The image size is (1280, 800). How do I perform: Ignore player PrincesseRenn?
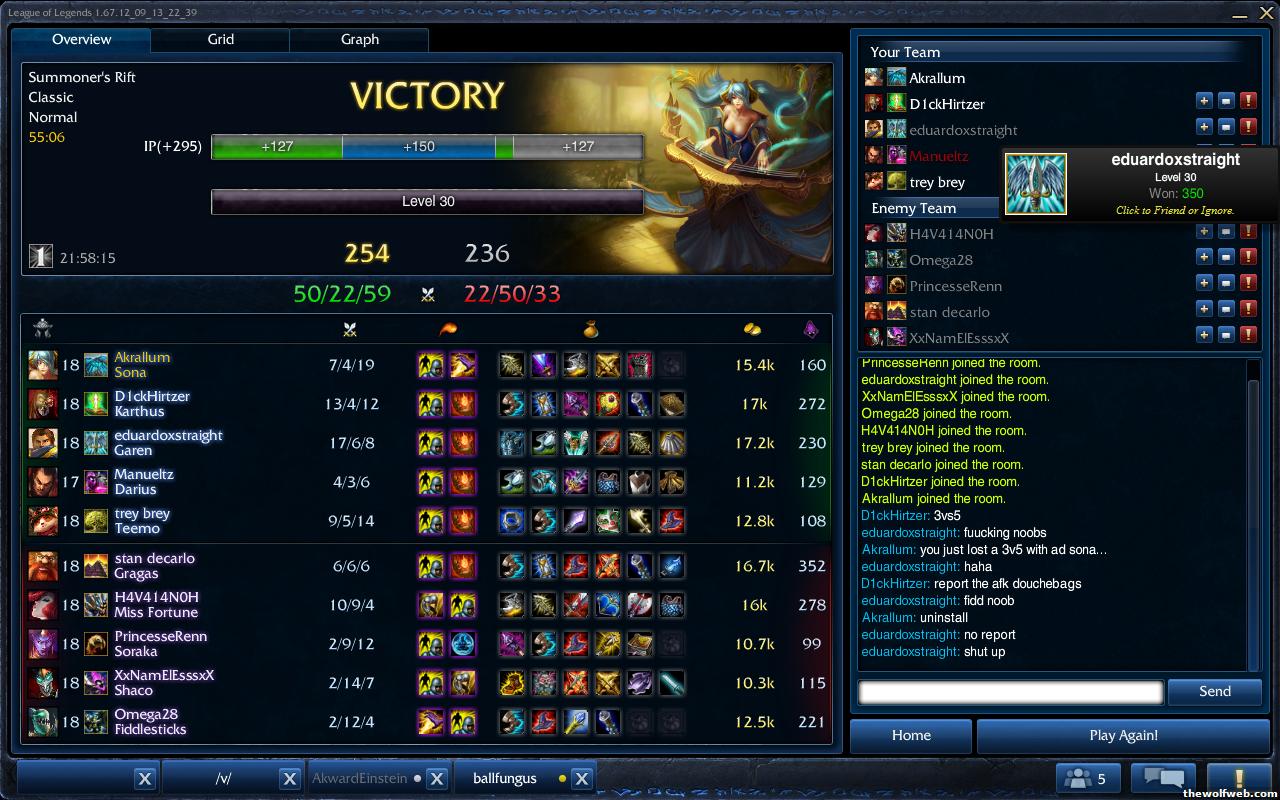(1226, 283)
